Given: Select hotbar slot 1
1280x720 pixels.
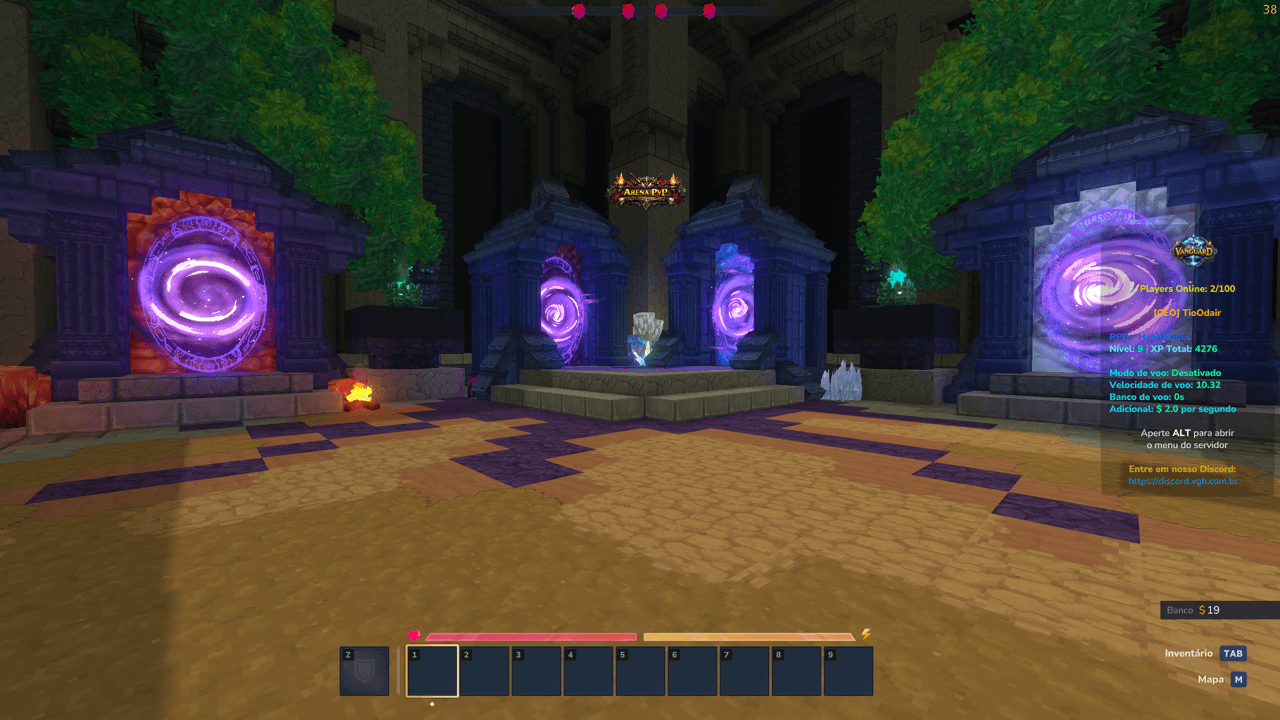Looking at the screenshot, I should tap(432, 670).
